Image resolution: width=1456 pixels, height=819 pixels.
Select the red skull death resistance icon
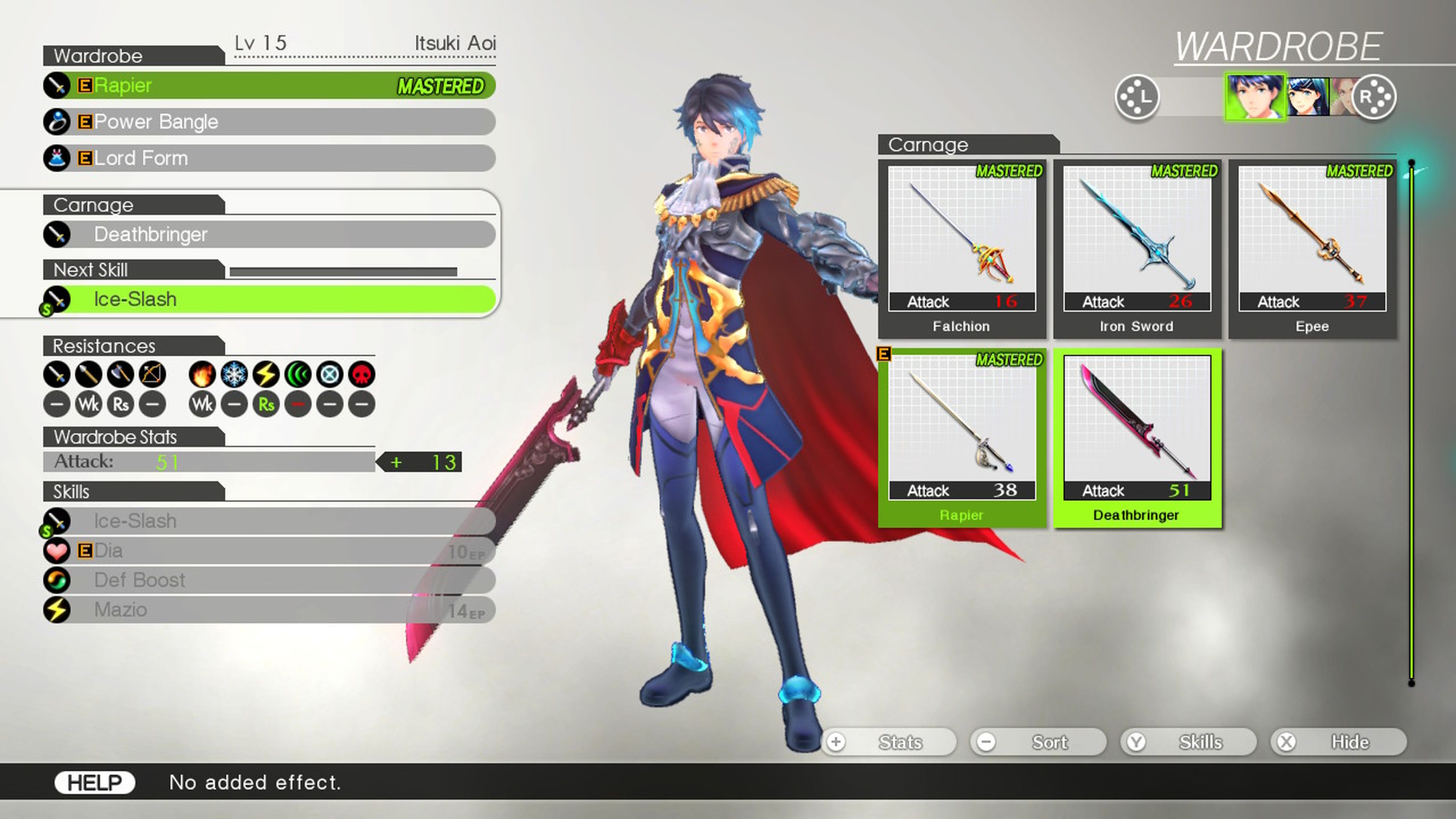[x=361, y=374]
